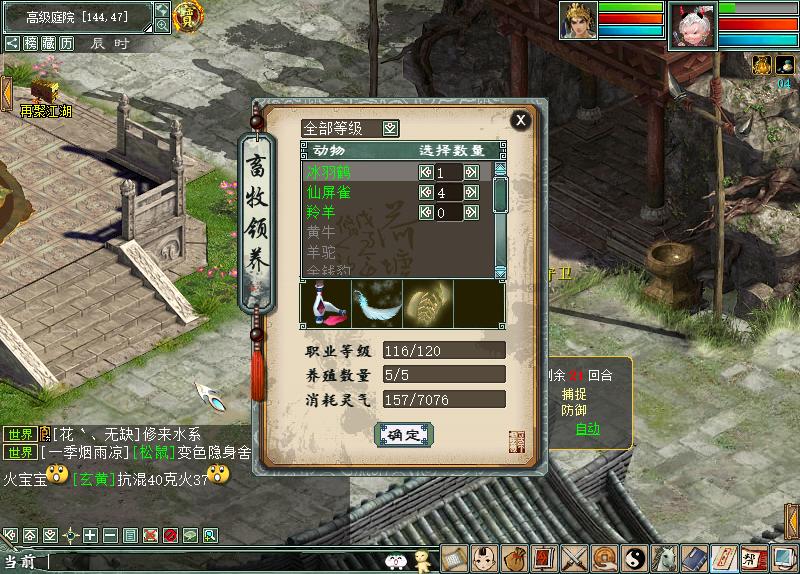Open the money bag inventory icon
Screen dimensions: 800x574
coord(515,557)
